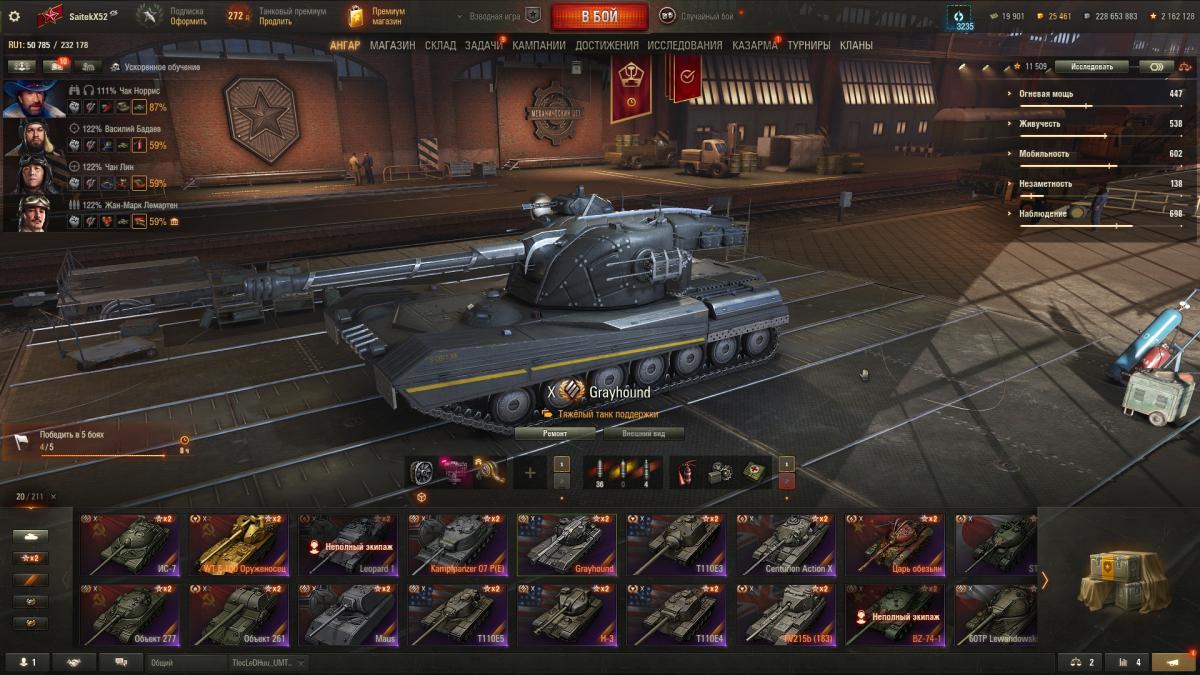
Task: Click the Исследовать button
Action: (1091, 67)
